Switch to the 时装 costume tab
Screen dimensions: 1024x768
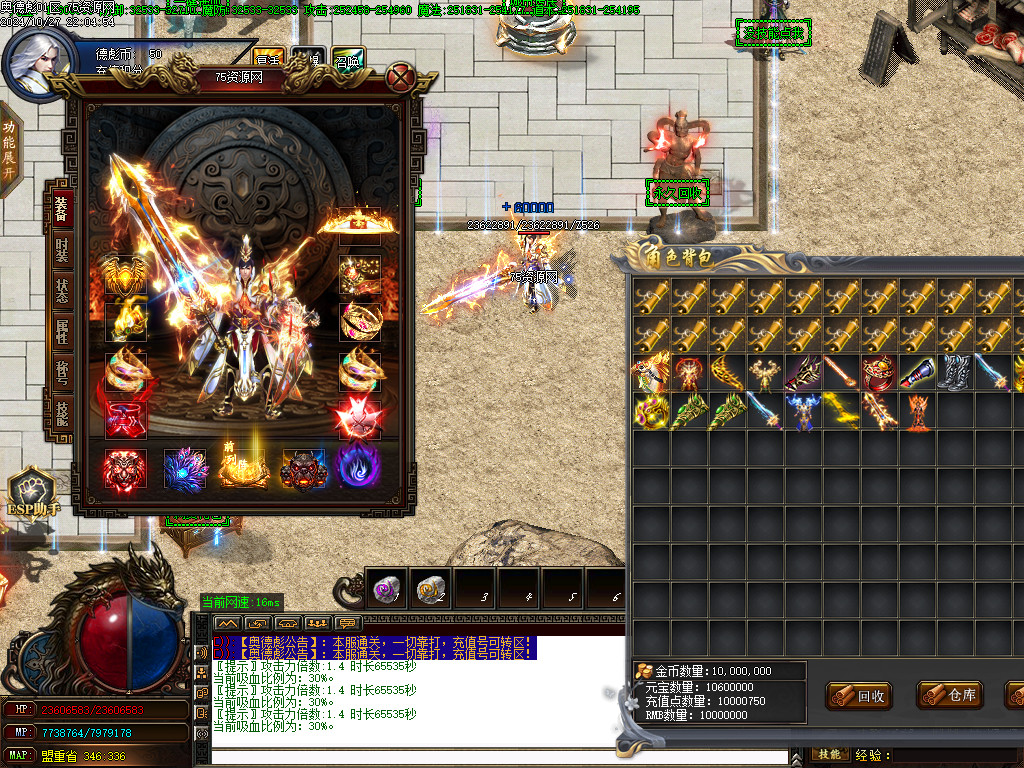coord(61,248)
